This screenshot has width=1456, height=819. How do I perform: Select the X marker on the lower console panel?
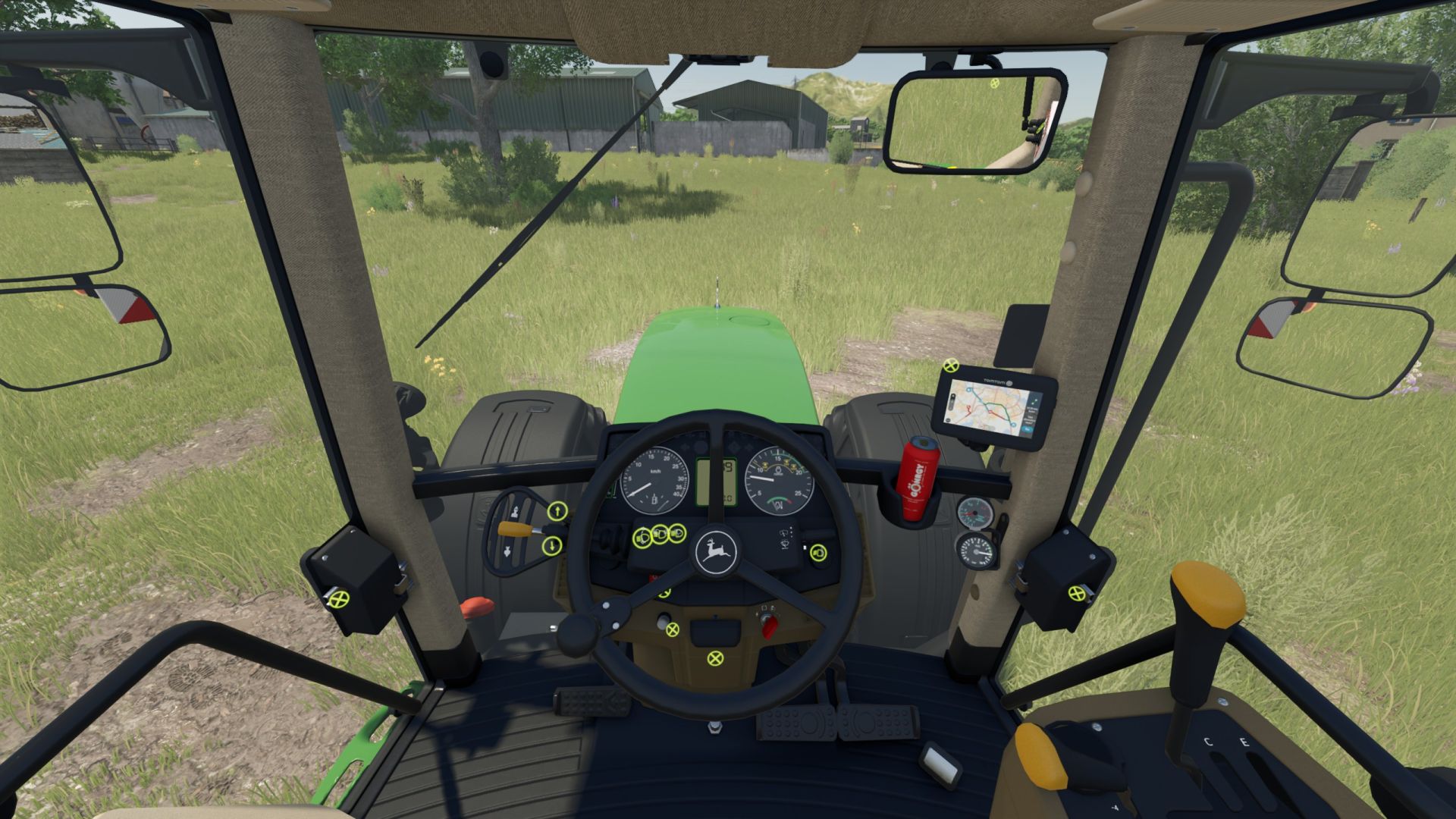[x=714, y=657]
